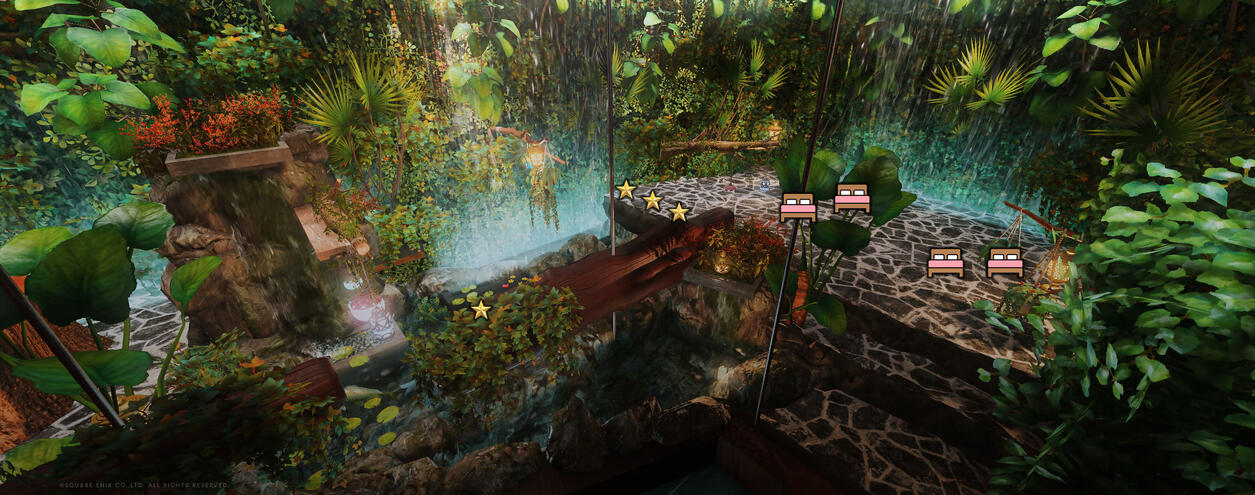The width and height of the screenshot is (1255, 495).
Task: Select the lone star marker over the lily pads
Action: point(481,310)
